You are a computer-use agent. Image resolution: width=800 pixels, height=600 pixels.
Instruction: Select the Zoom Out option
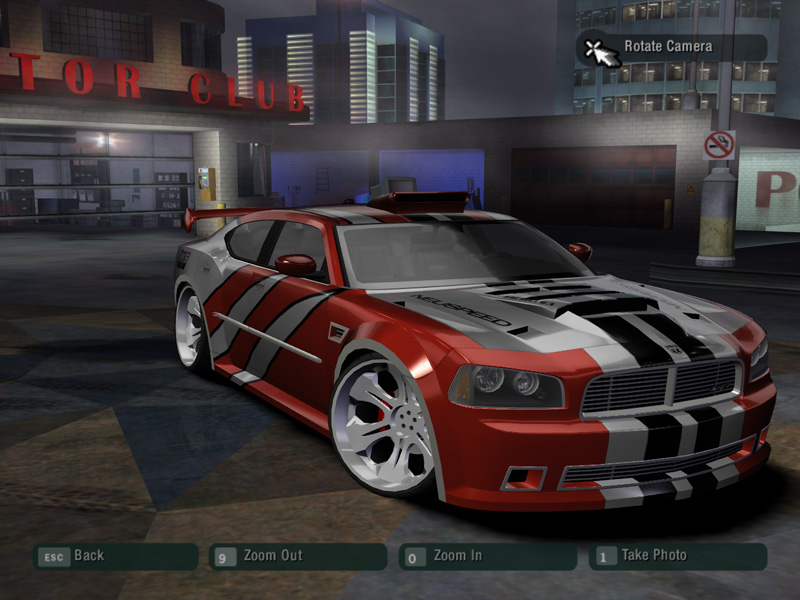pyautogui.click(x=297, y=556)
